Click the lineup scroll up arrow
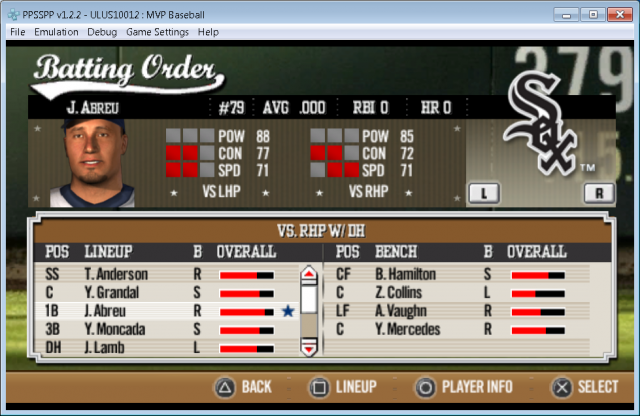640x416 pixels. point(309,272)
